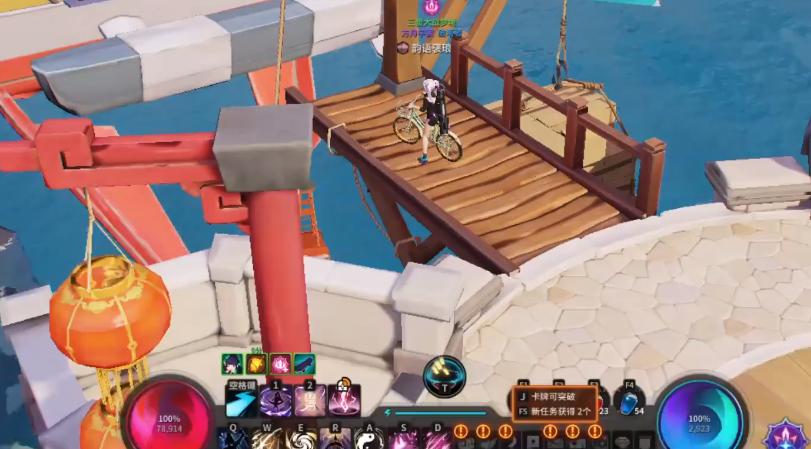Trigger the pink glyph skill in slot 2
Image resolution: width=811 pixels, height=449 pixels.
[310, 403]
